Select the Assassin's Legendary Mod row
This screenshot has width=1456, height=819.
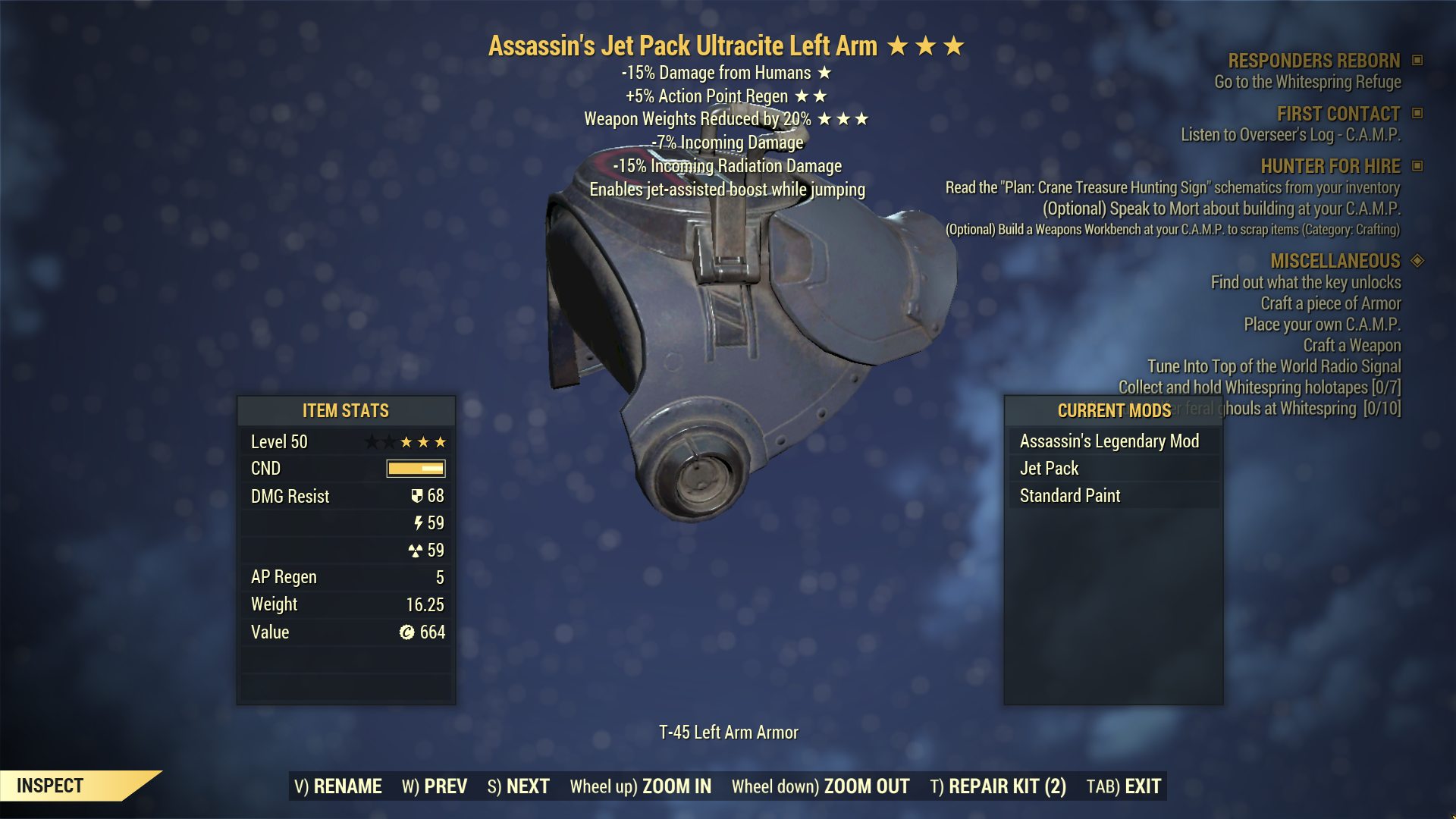(1109, 441)
